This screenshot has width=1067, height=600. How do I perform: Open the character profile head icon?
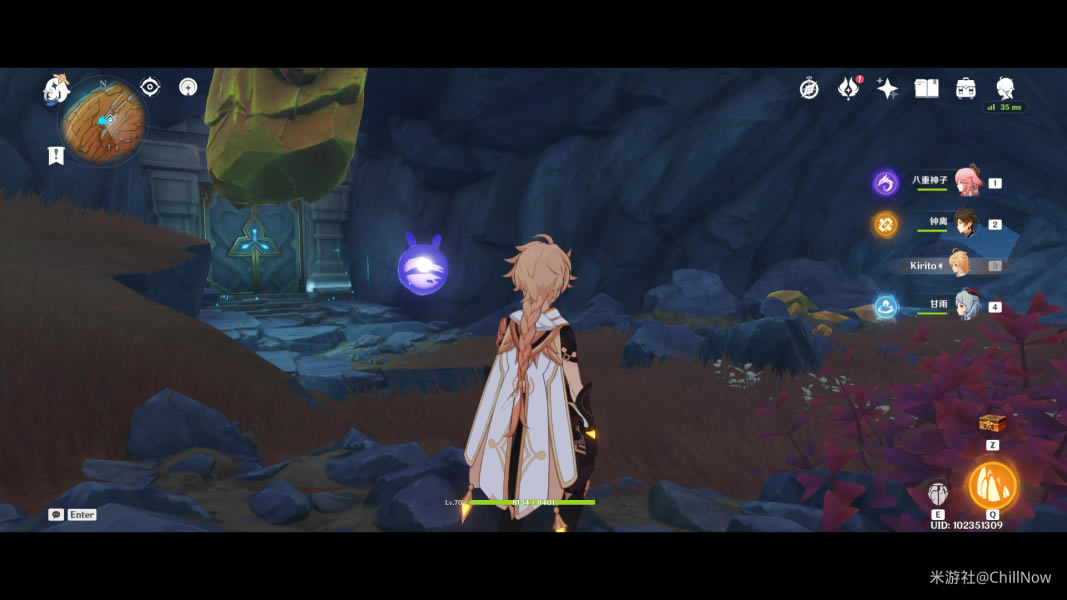(x=1005, y=88)
